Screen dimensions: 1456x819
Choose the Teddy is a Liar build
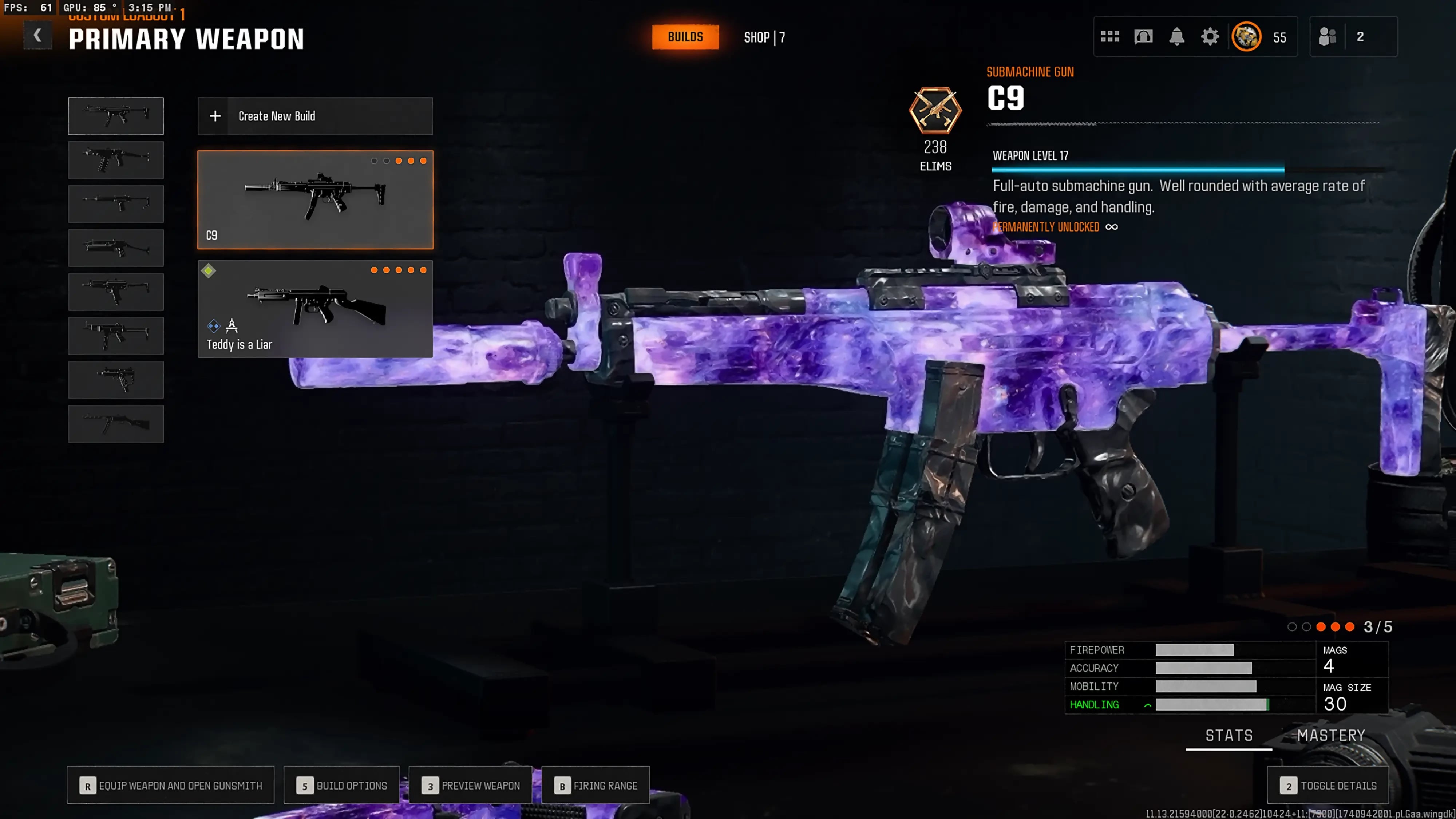click(315, 309)
